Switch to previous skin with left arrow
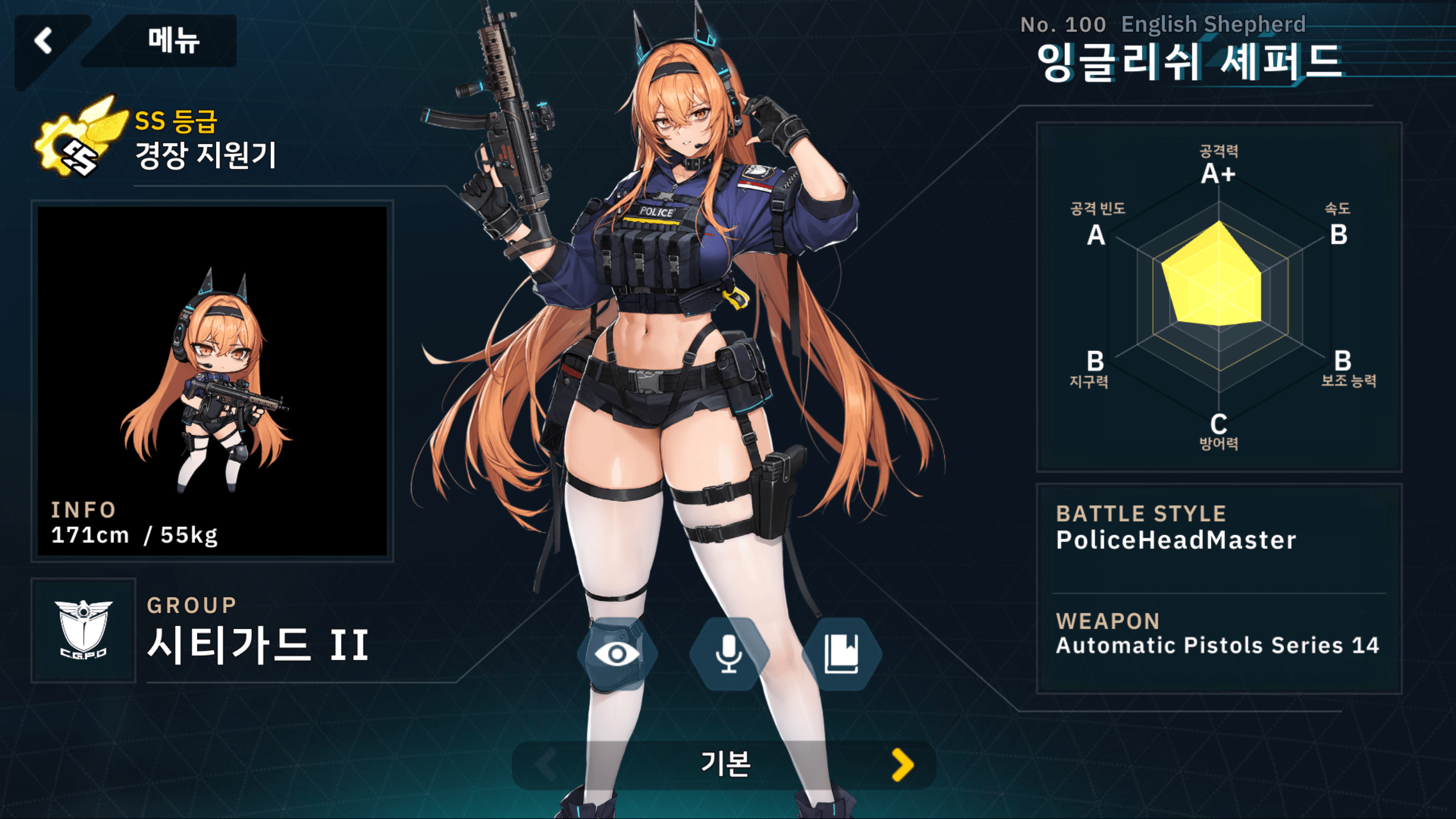The image size is (1456, 819). coord(546,764)
